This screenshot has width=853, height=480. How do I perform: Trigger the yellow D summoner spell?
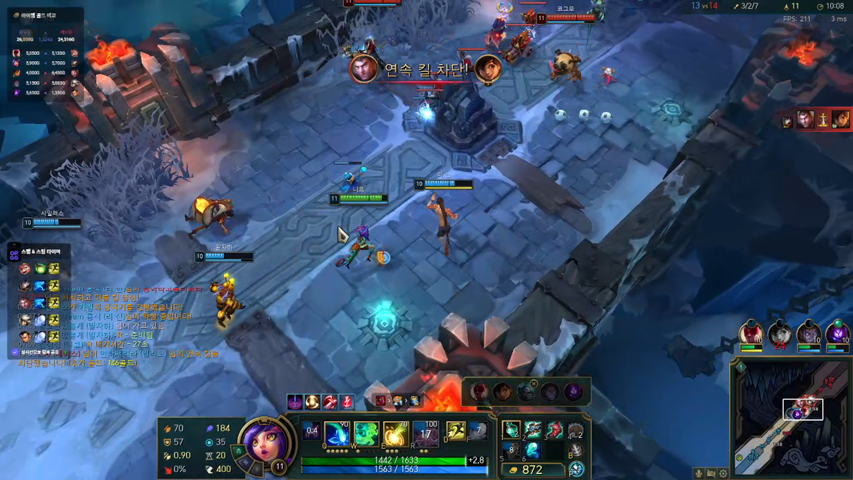(455, 431)
